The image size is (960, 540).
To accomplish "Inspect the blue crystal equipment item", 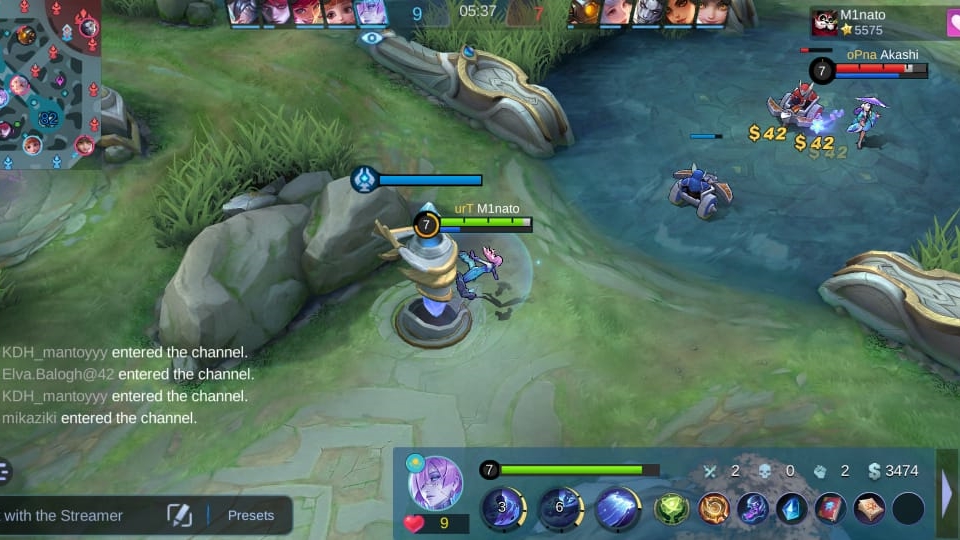I will 792,508.
